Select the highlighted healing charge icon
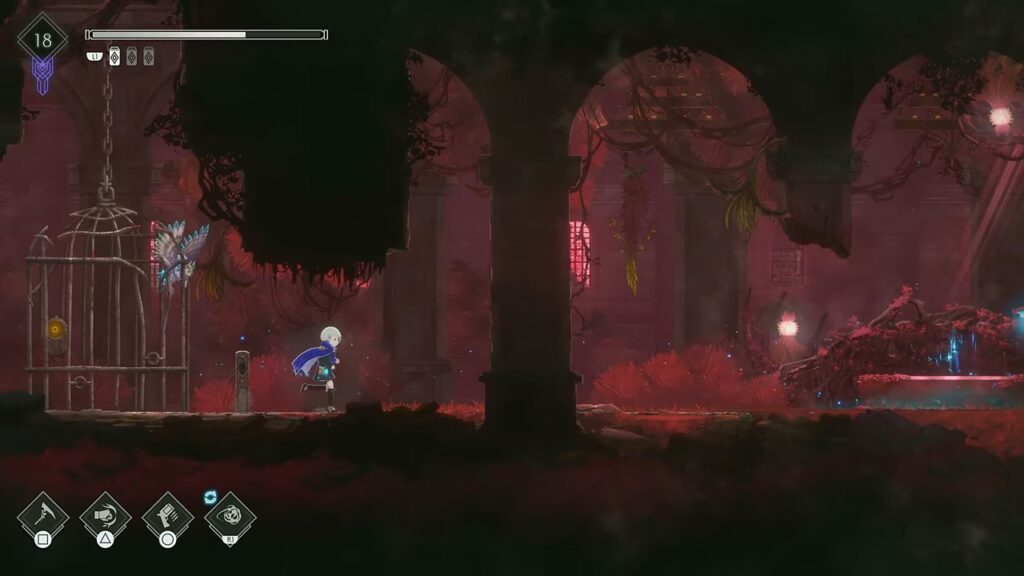Viewport: 1024px width, 576px height. [x=114, y=57]
